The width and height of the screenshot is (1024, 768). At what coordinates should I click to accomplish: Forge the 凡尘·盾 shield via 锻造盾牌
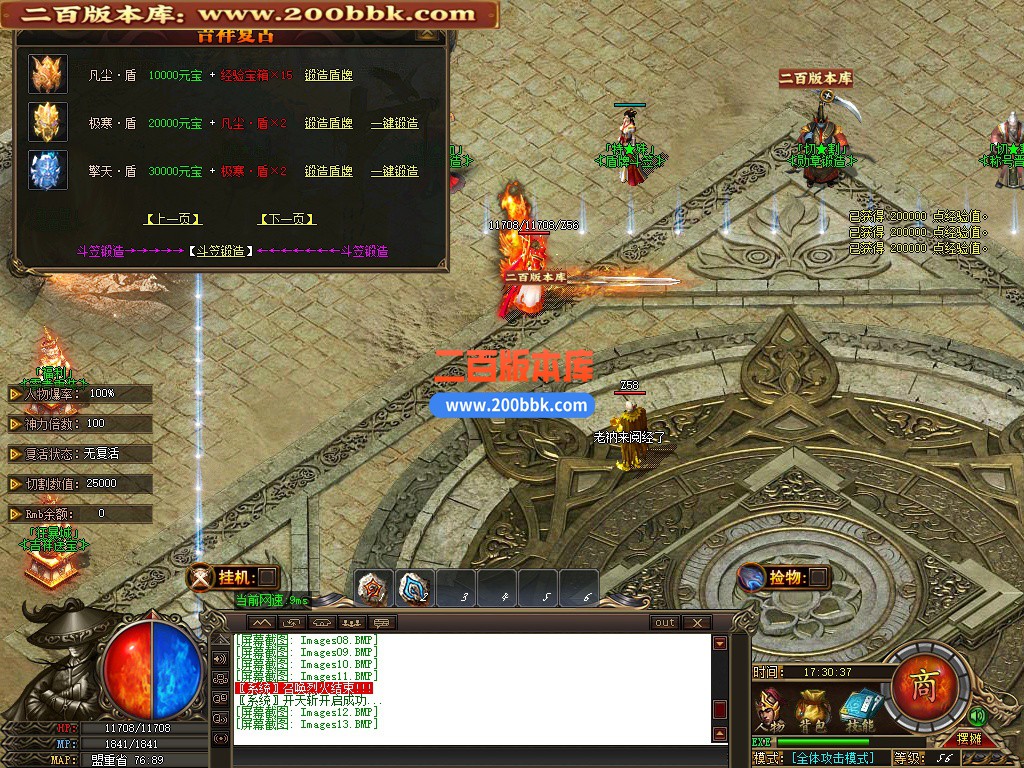pyautogui.click(x=328, y=75)
